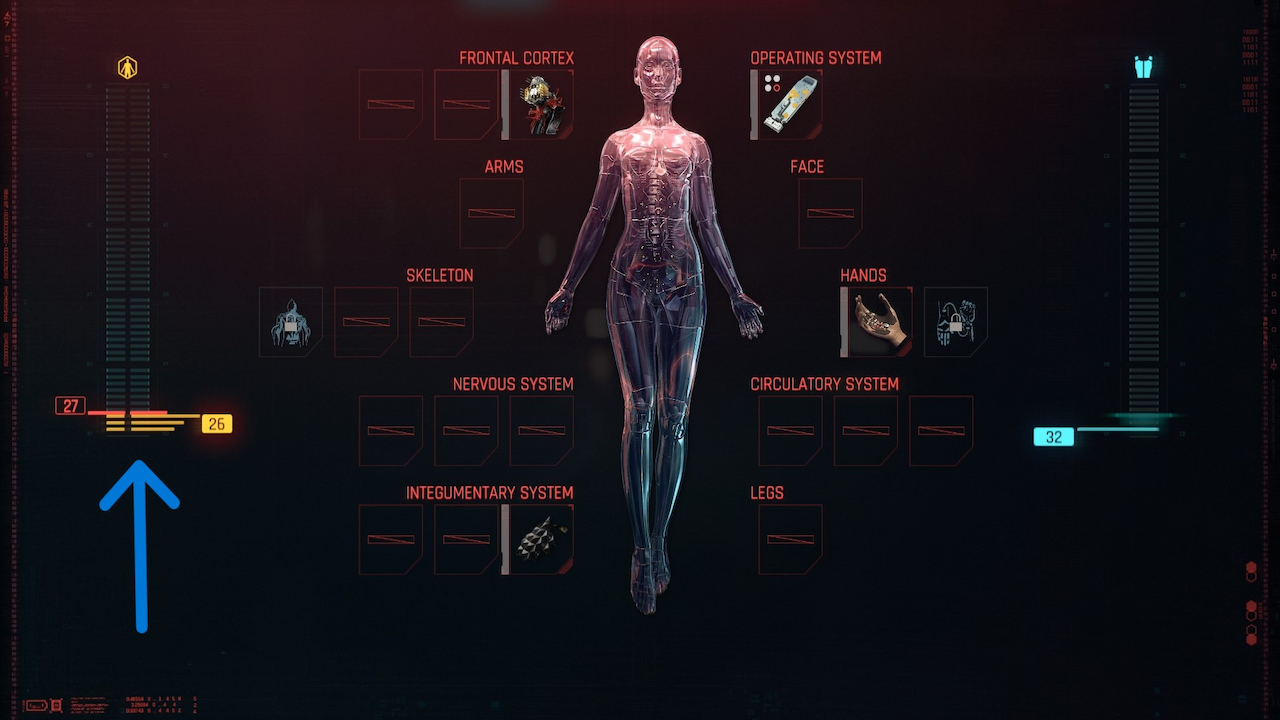Image resolution: width=1280 pixels, height=720 pixels.
Task: Select the CIRCULATORY SYSTEM section label
Action: click(x=824, y=383)
